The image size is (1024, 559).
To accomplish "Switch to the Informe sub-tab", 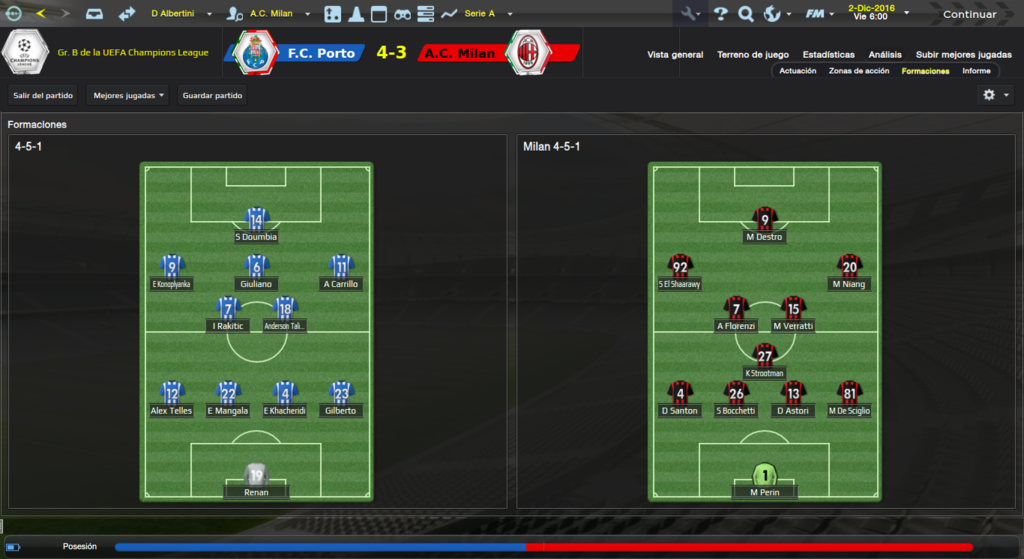I will (976, 71).
